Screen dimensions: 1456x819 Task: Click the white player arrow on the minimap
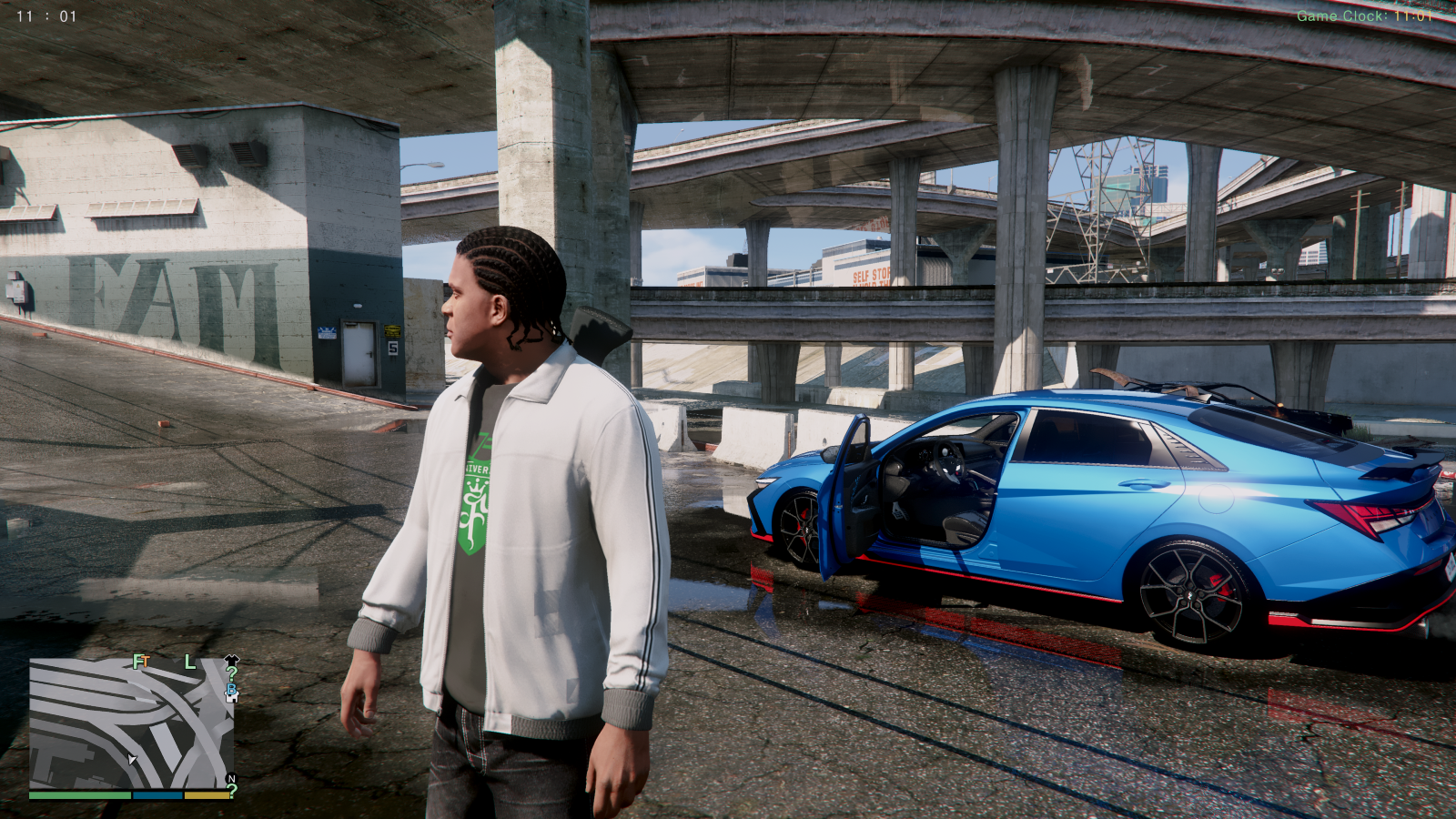[132, 759]
